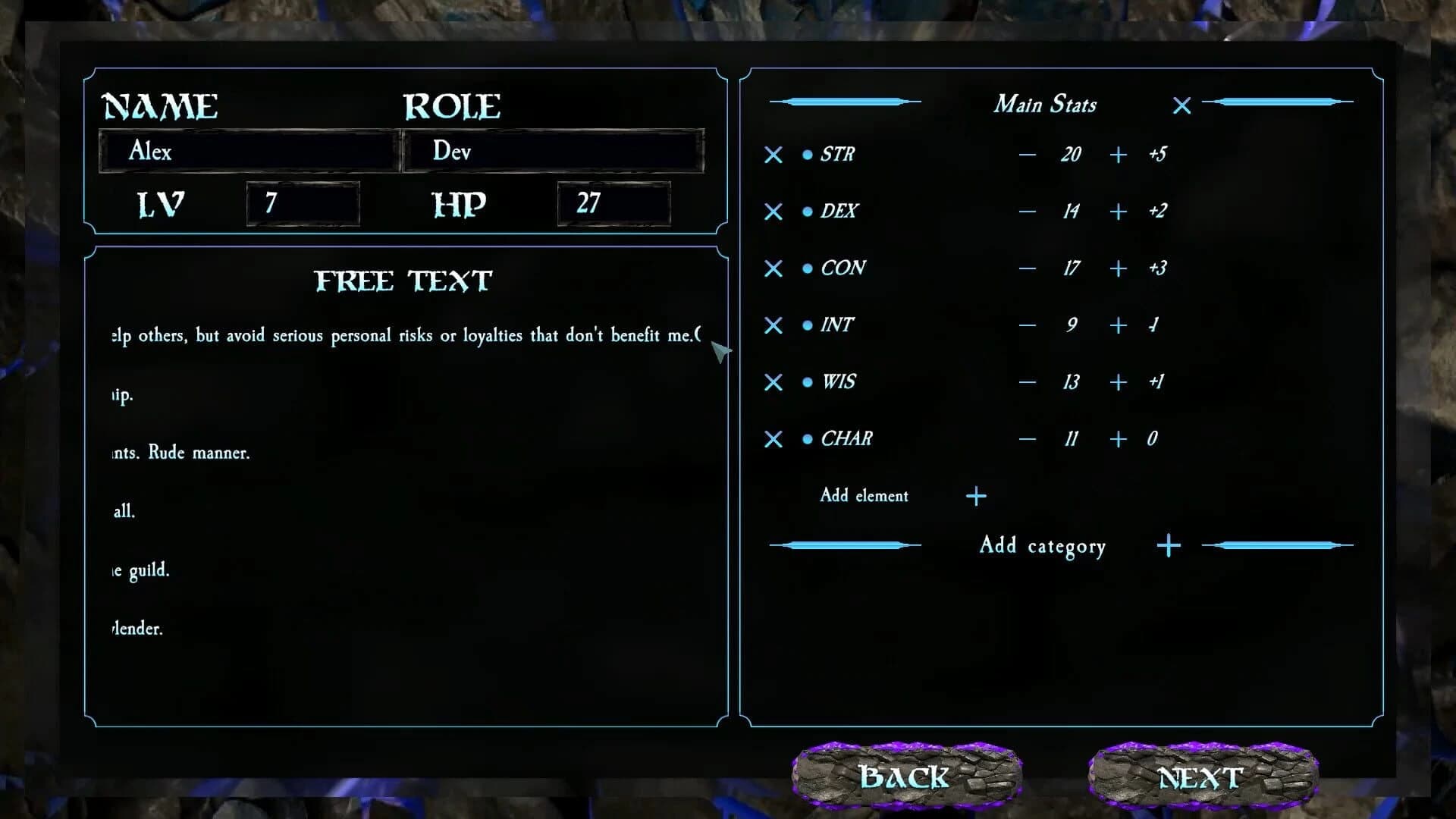Delete the DEX stat entry

[773, 212]
